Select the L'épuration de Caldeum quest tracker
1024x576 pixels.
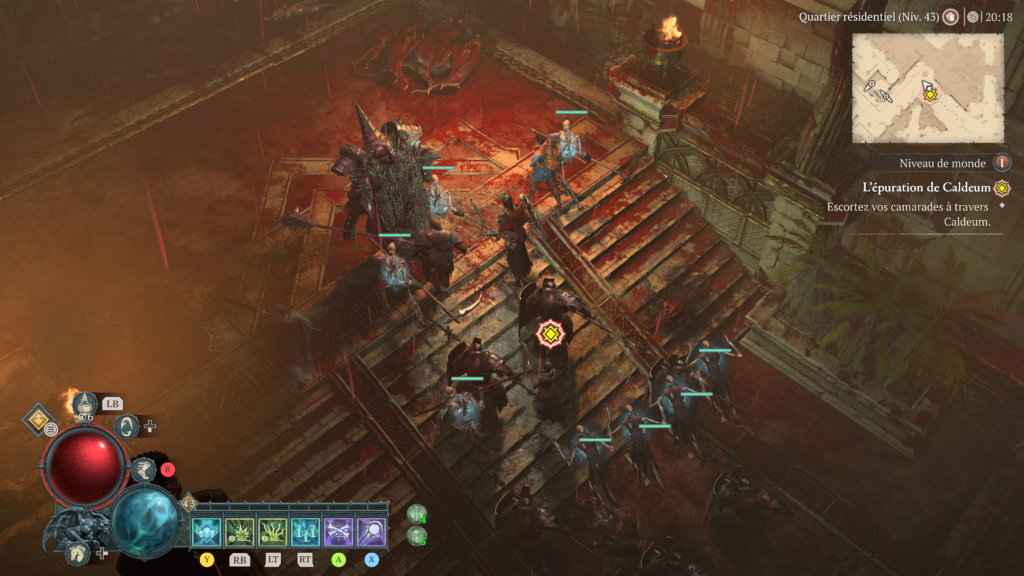925,188
